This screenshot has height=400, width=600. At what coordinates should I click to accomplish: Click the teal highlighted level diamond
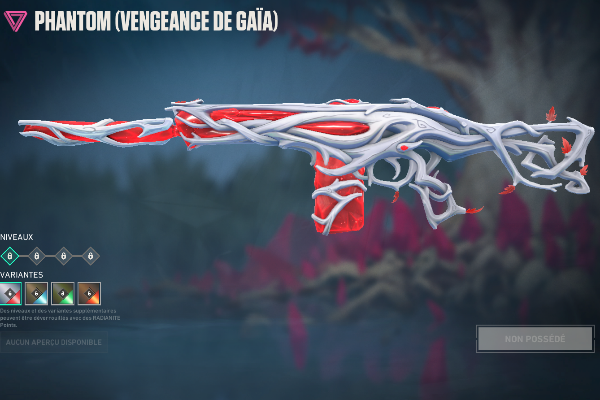[10, 256]
